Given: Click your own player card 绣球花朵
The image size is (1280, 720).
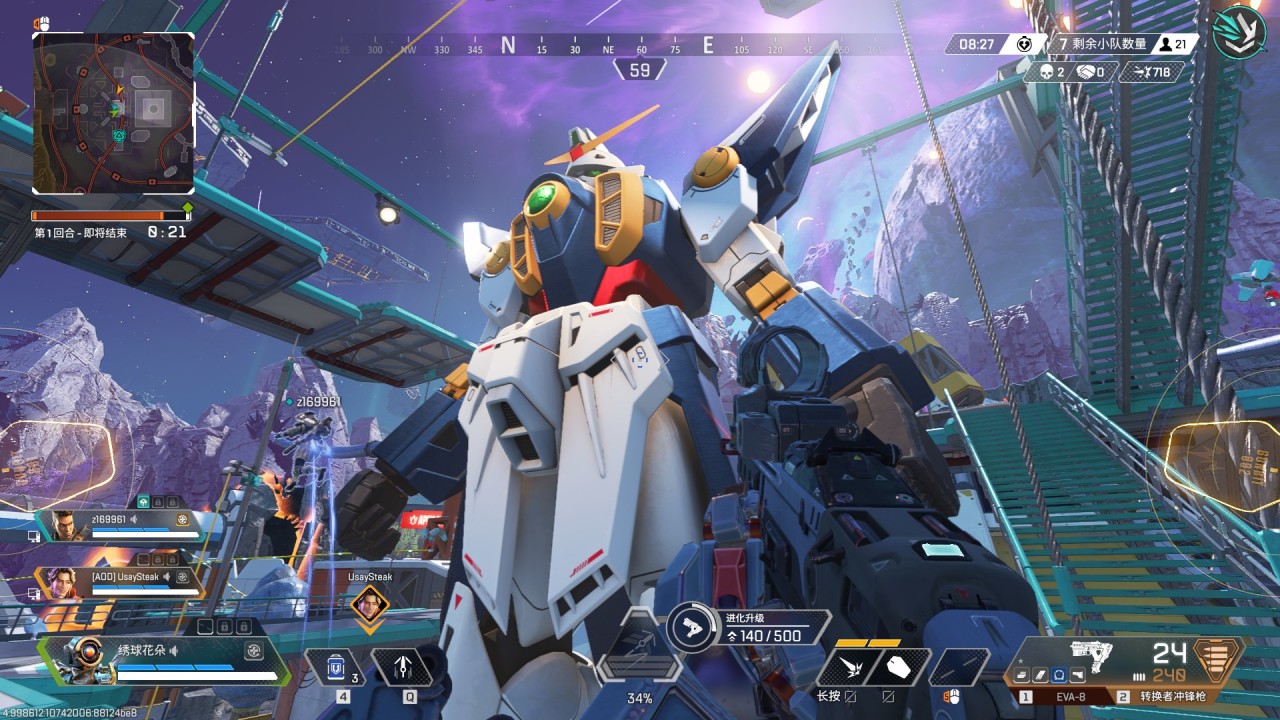Looking at the screenshot, I should [x=165, y=661].
